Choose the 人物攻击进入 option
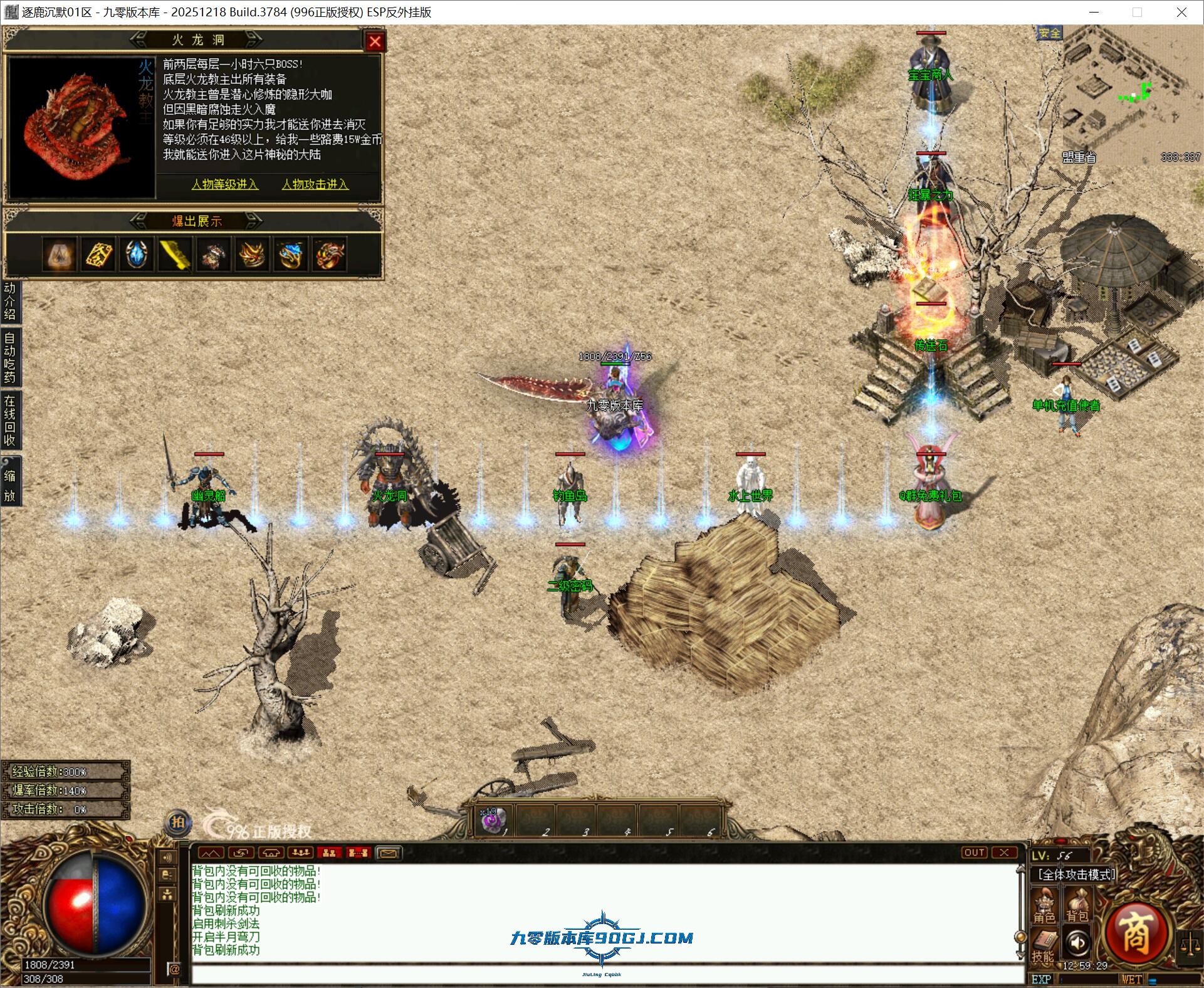1204x988 pixels. tap(315, 184)
